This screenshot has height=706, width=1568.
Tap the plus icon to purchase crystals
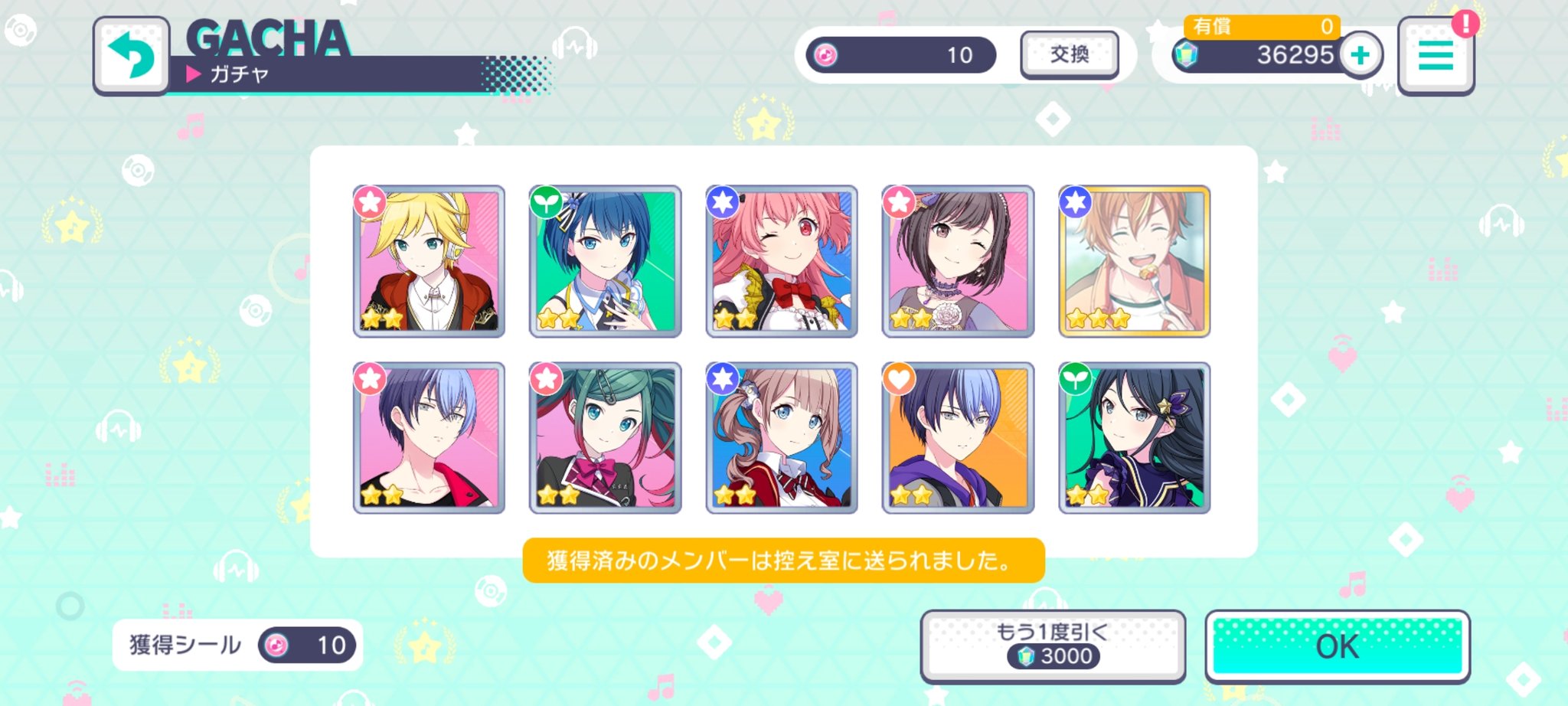pyautogui.click(x=1362, y=56)
